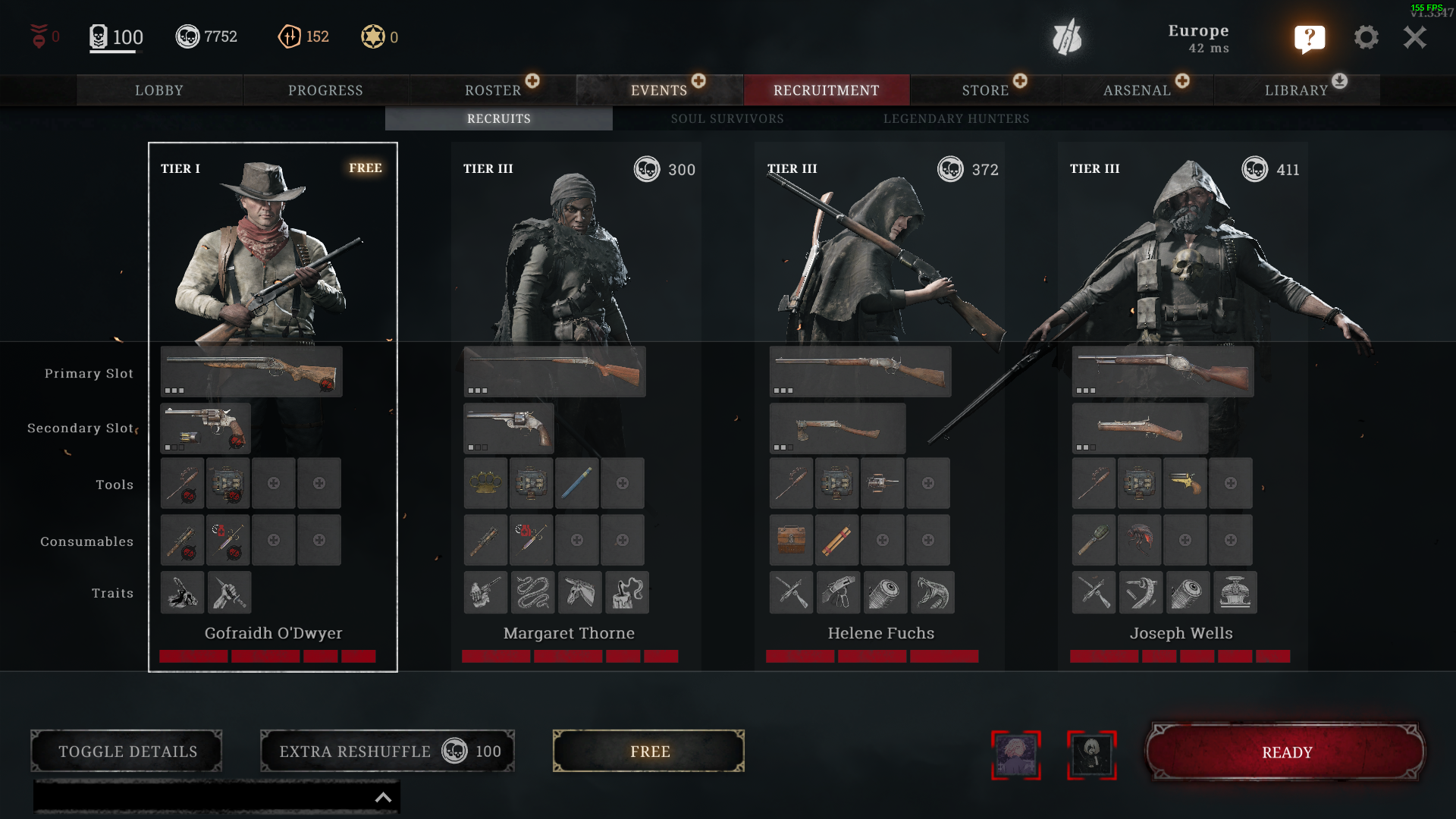
Task: Expand the ellipsis on Margaret Thorne's primary weapon
Action: click(x=476, y=390)
